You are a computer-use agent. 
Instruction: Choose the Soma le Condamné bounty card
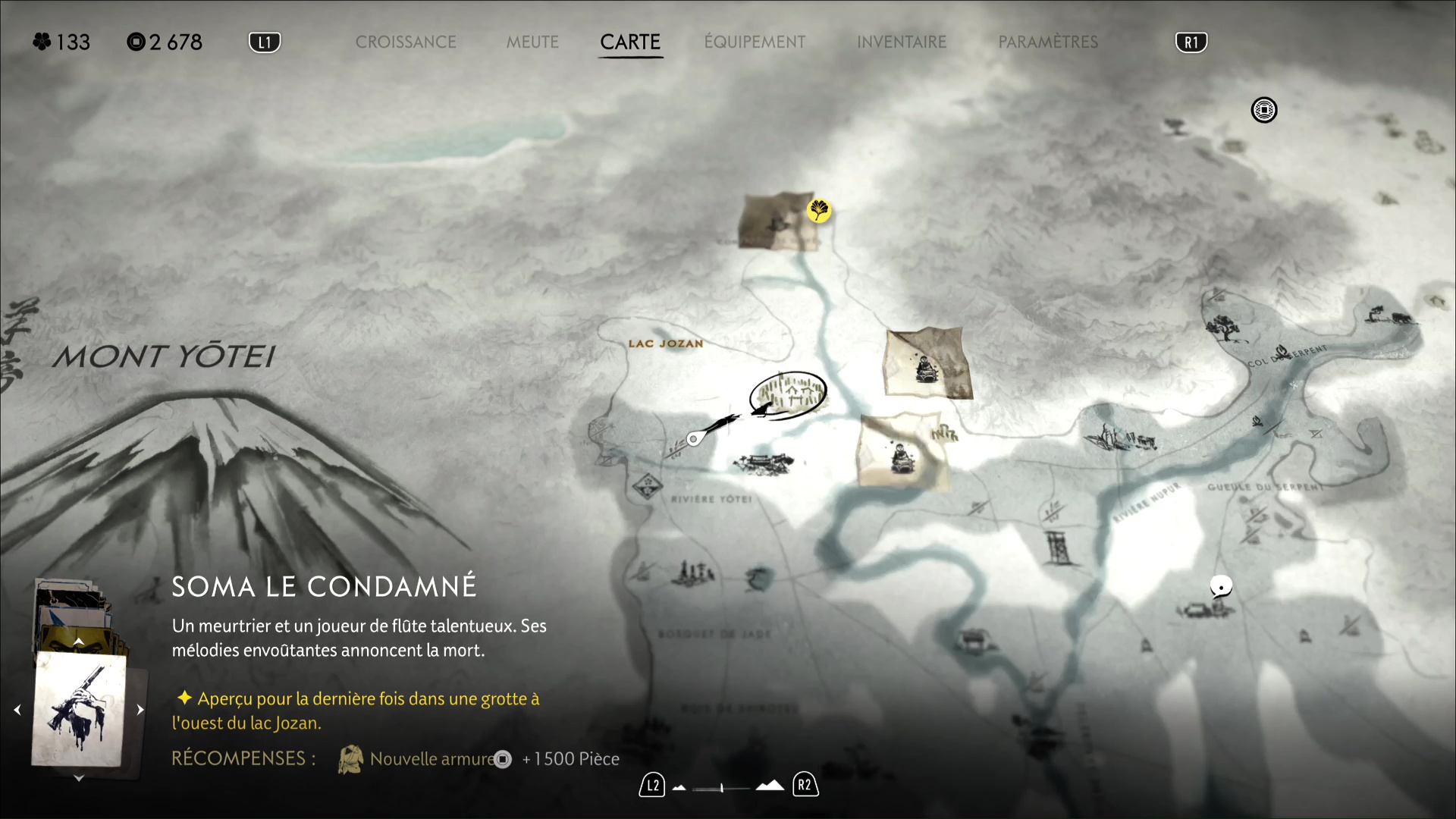click(x=79, y=709)
